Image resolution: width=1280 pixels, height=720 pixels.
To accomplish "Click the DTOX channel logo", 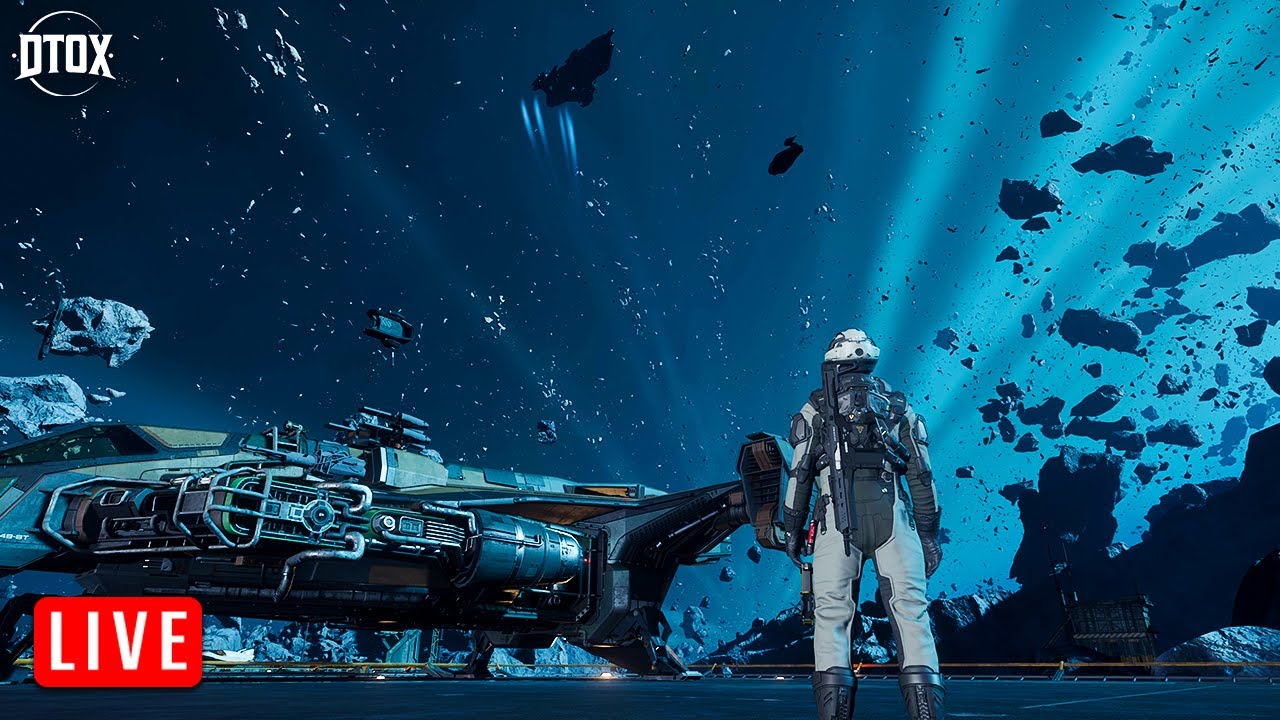I will (64, 53).
